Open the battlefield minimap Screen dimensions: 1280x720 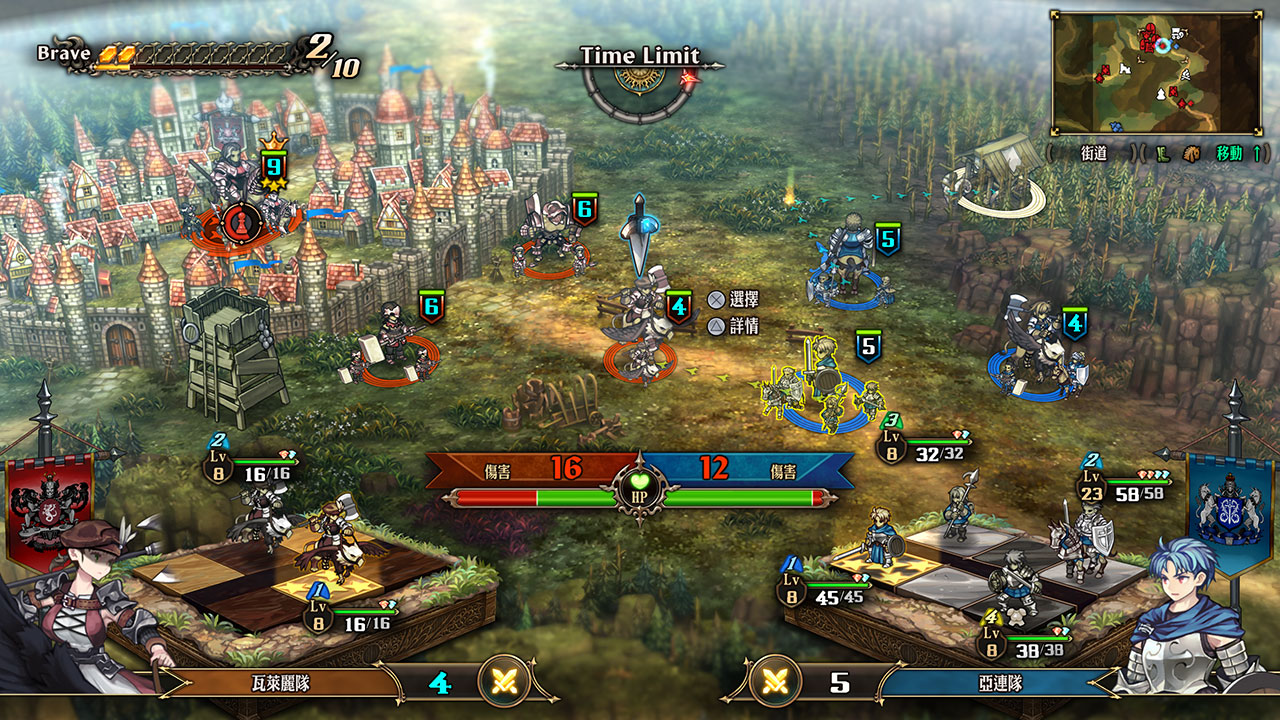click(1155, 73)
